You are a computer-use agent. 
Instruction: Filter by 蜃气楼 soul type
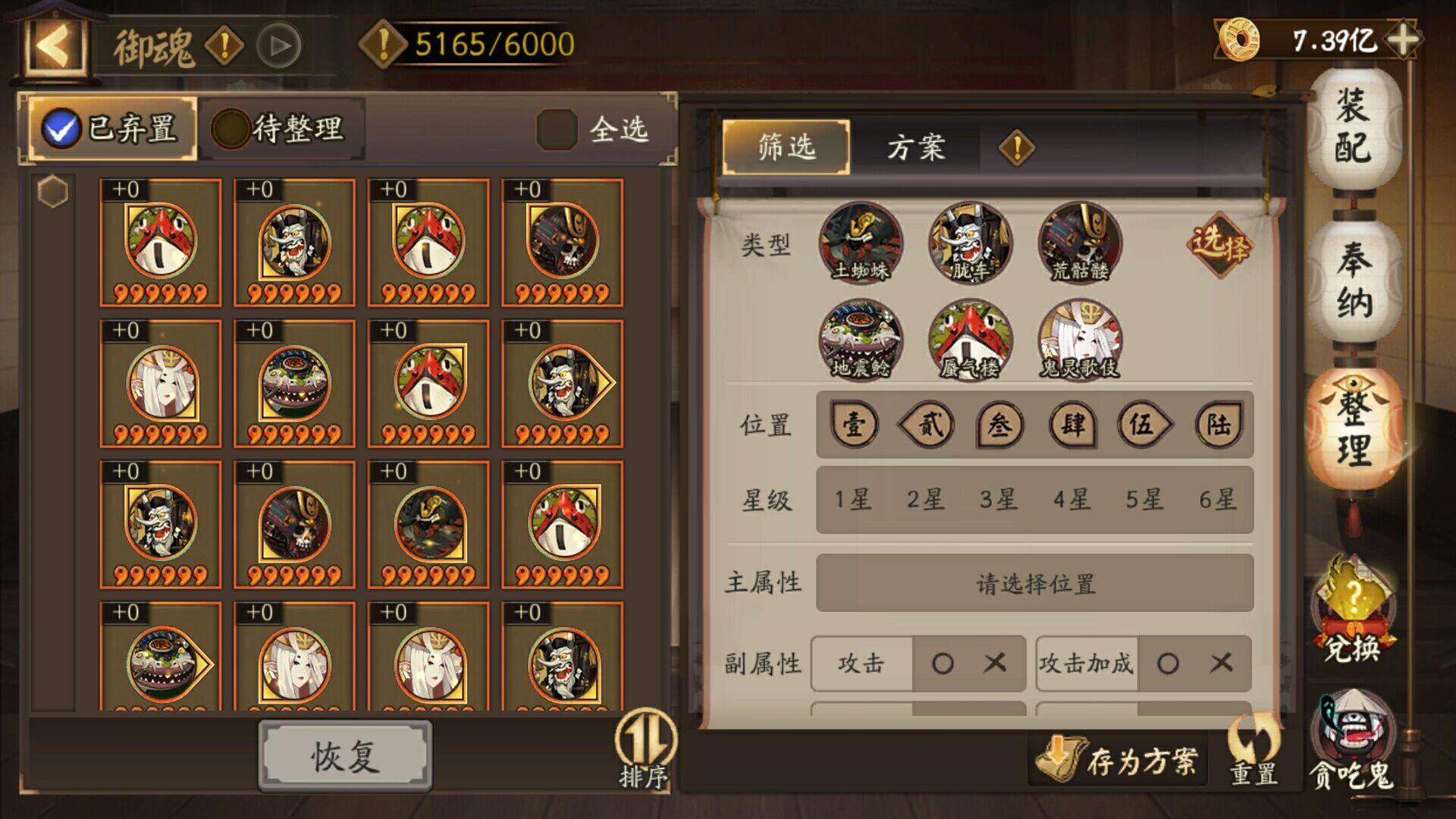[x=970, y=340]
